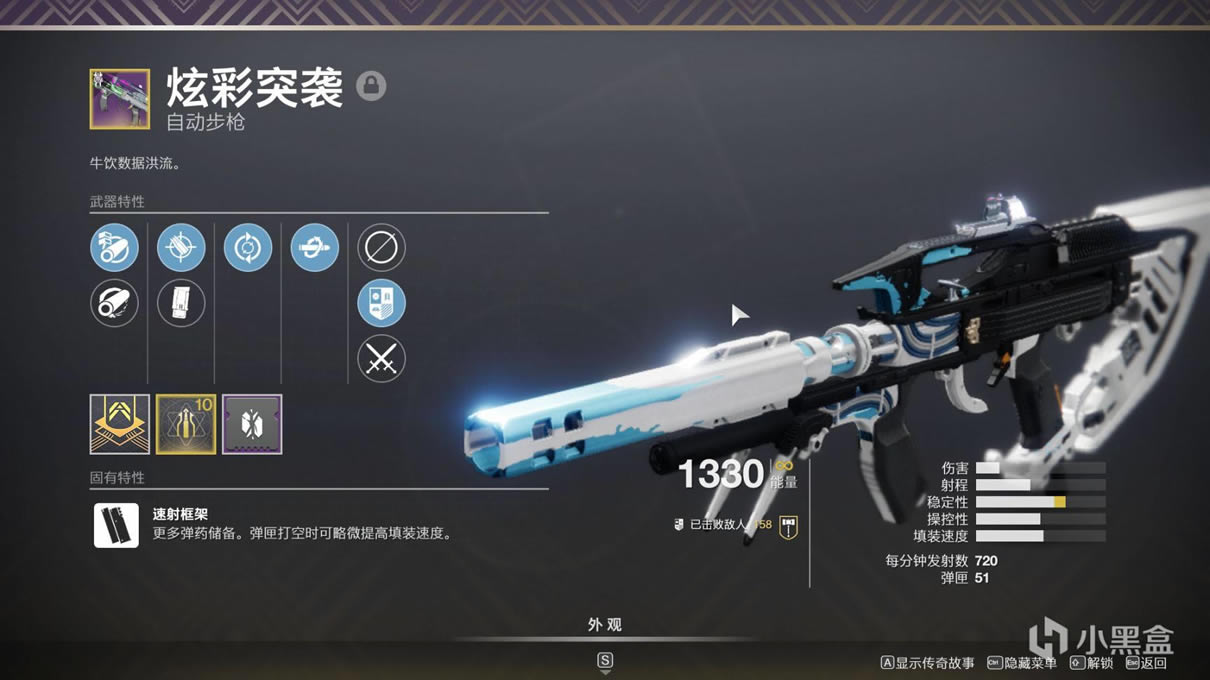The image size is (1210, 680).
Task: Click the 炫彩突袭 weapon thumbnail
Action: pyautogui.click(x=120, y=99)
